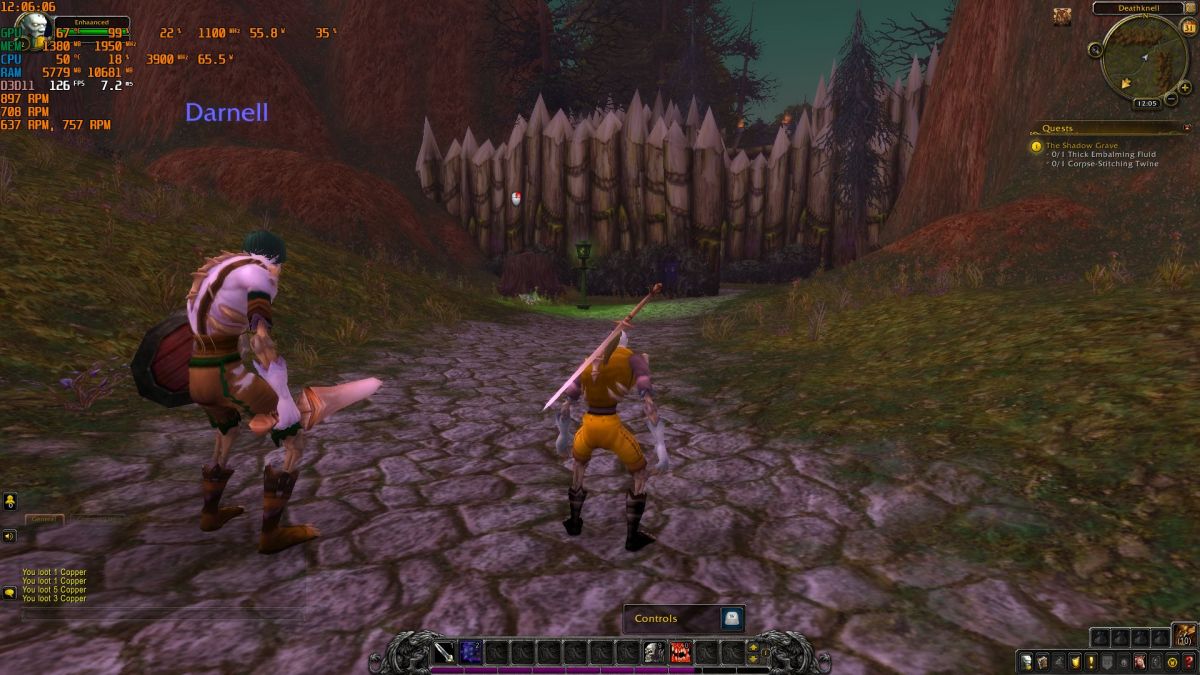This screenshot has width=1200, height=675.
Task: Click the action bar page-down arrow
Action: tap(753, 660)
